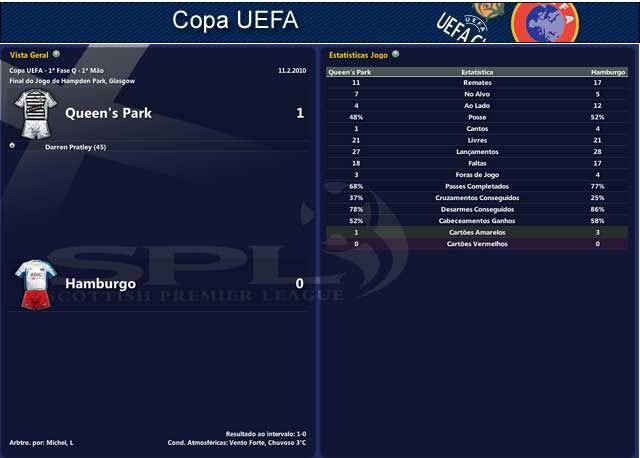The image size is (640, 458).
Task: Click the Hamburgo stats column header
Action: coord(607,73)
